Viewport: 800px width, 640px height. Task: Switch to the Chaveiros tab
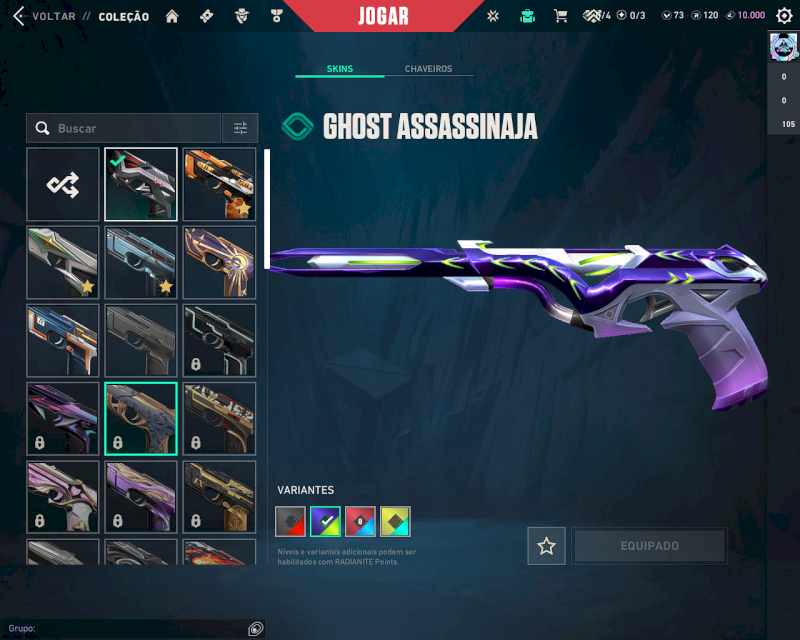click(x=428, y=69)
